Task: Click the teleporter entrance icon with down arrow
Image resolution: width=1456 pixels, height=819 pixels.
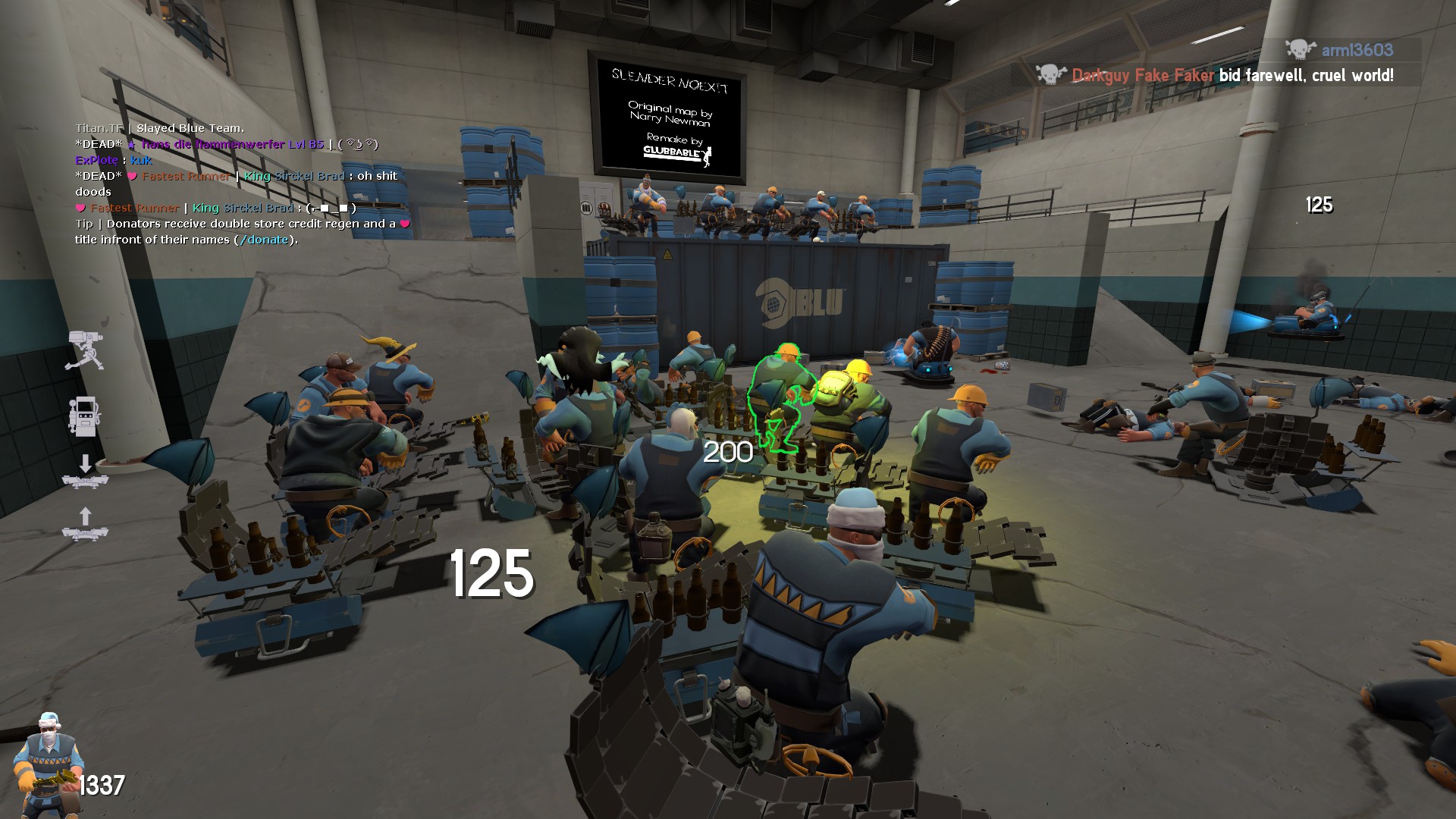Action: click(x=85, y=472)
